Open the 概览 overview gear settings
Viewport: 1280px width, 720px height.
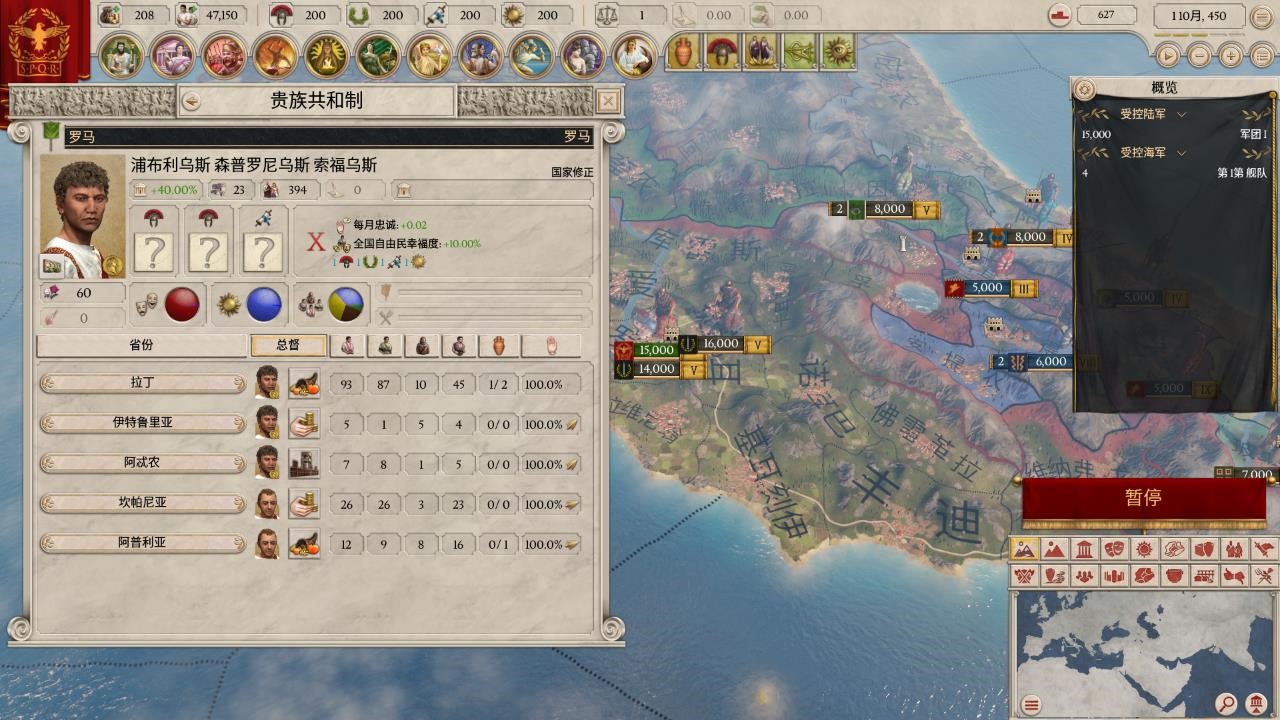(x=1084, y=90)
